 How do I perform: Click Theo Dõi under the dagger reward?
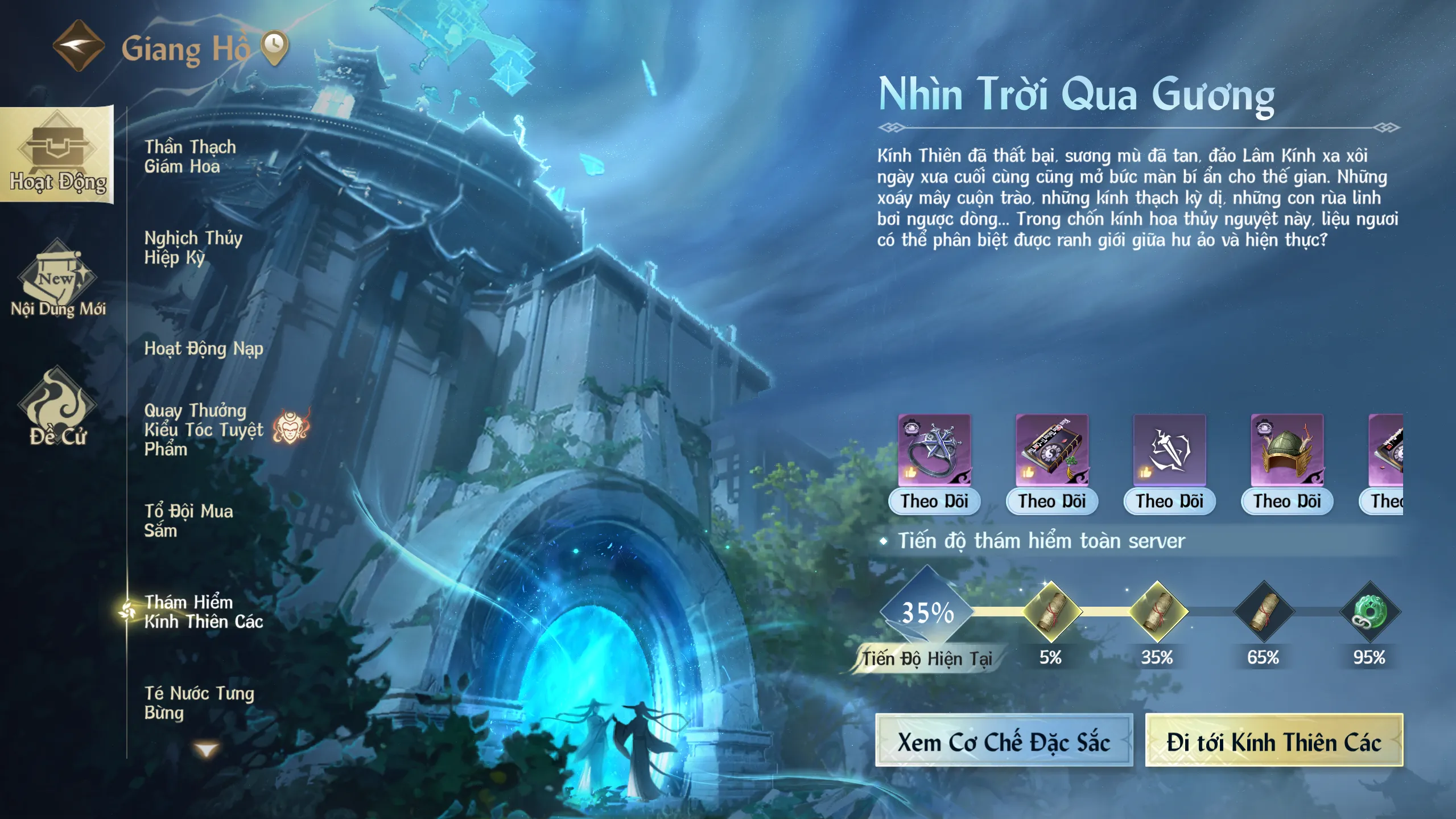pos(1169,501)
